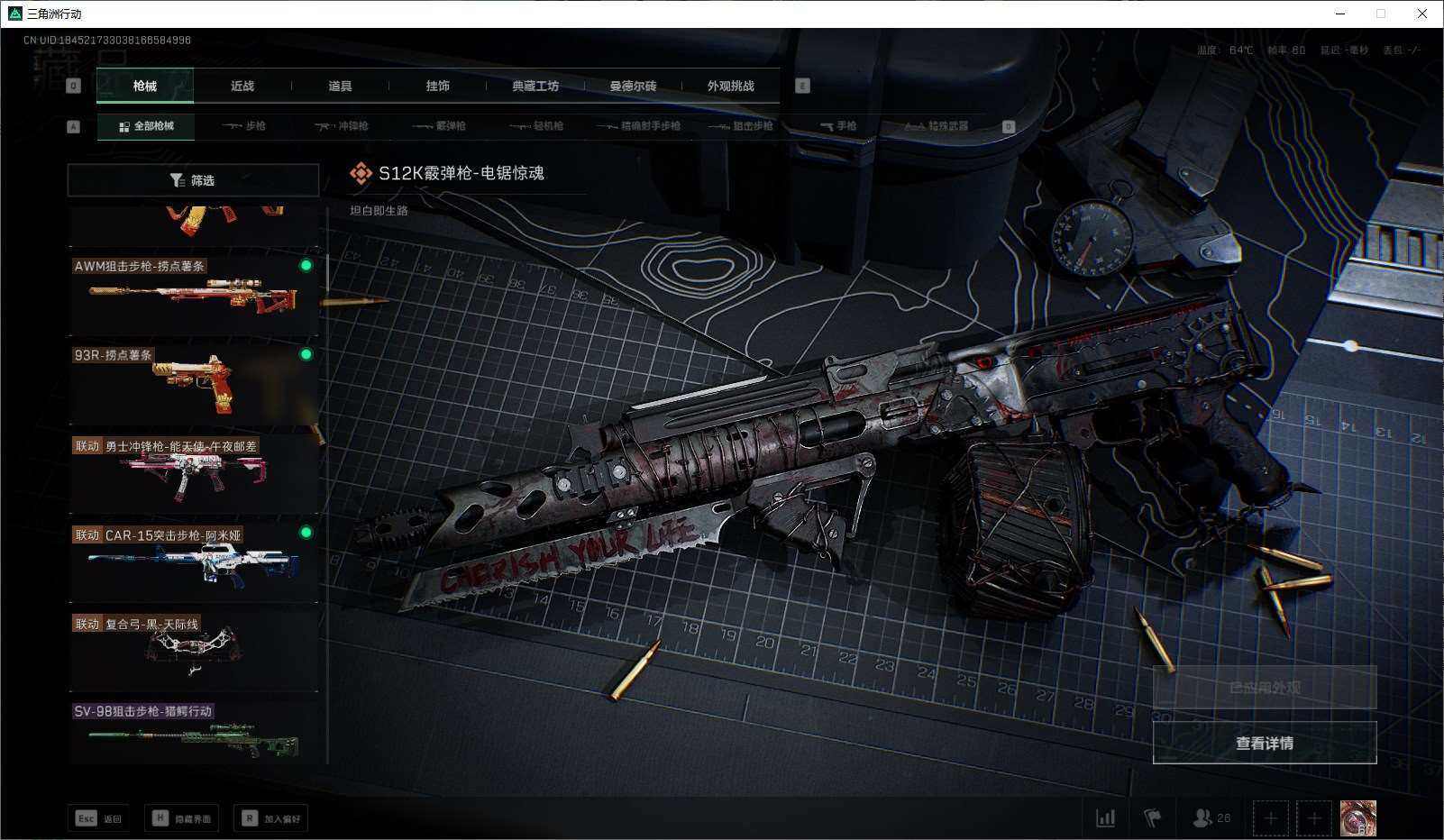The image size is (1444, 840).
Task: Select the AWM狙击步枪 skin entry
Action: pos(193,294)
